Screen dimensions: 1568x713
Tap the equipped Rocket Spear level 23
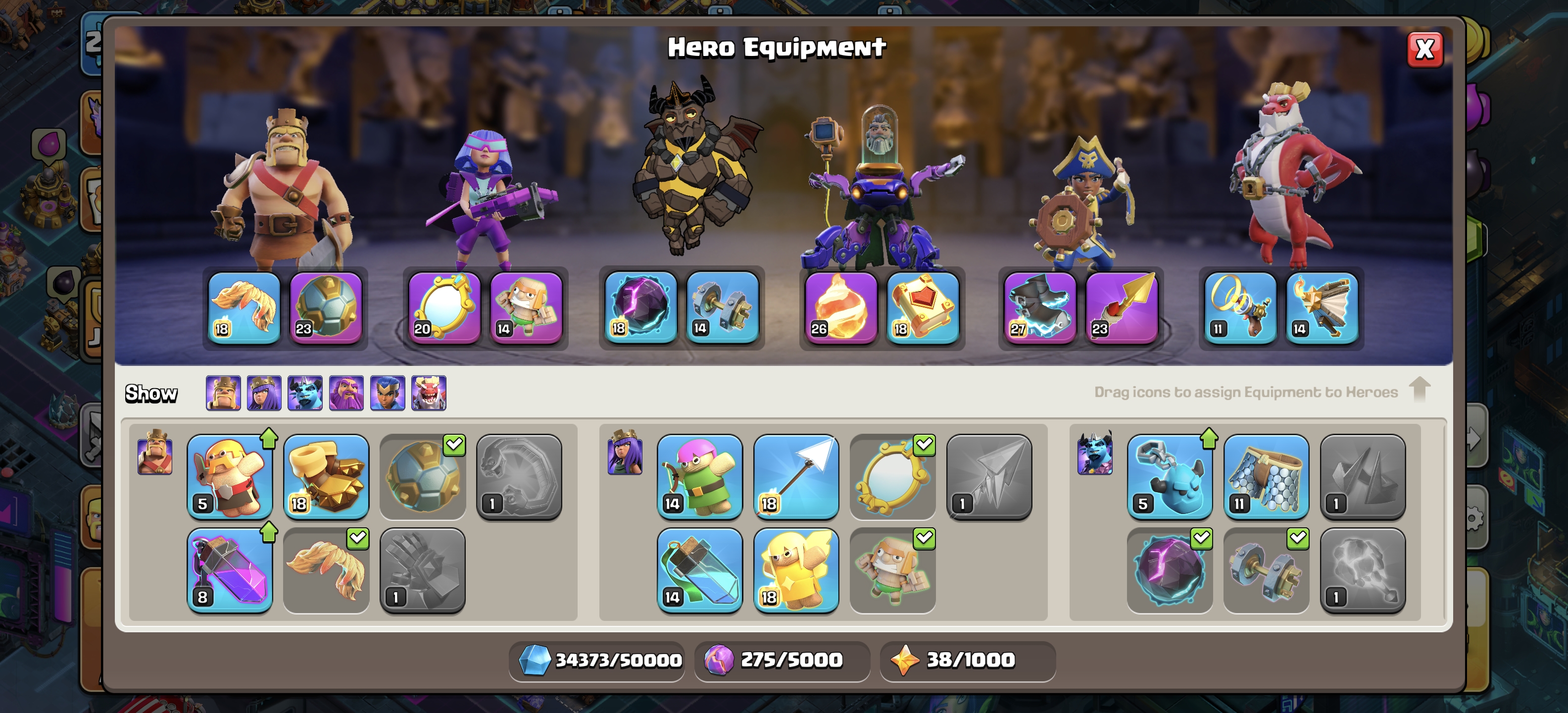click(x=1121, y=307)
